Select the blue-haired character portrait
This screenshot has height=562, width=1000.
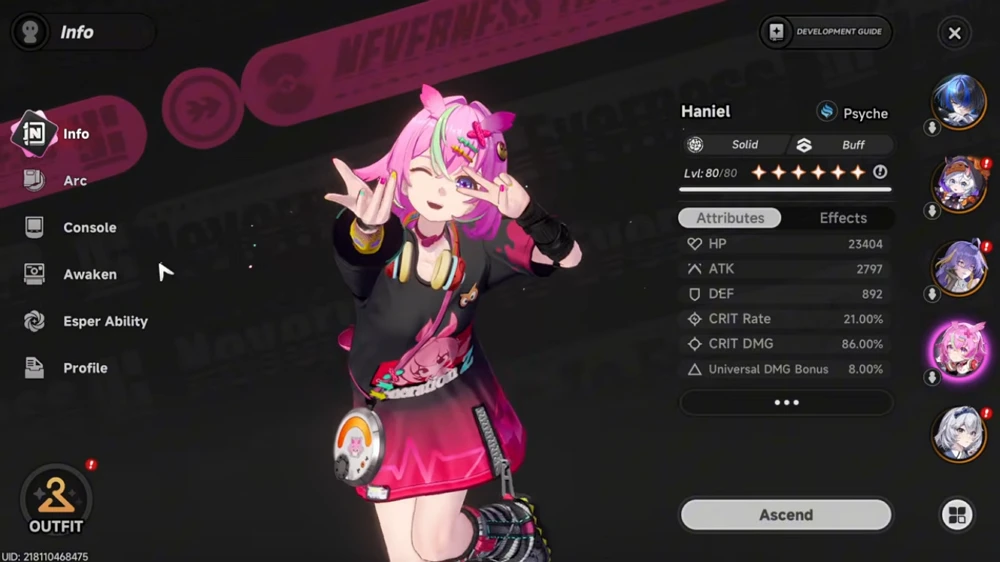(959, 101)
